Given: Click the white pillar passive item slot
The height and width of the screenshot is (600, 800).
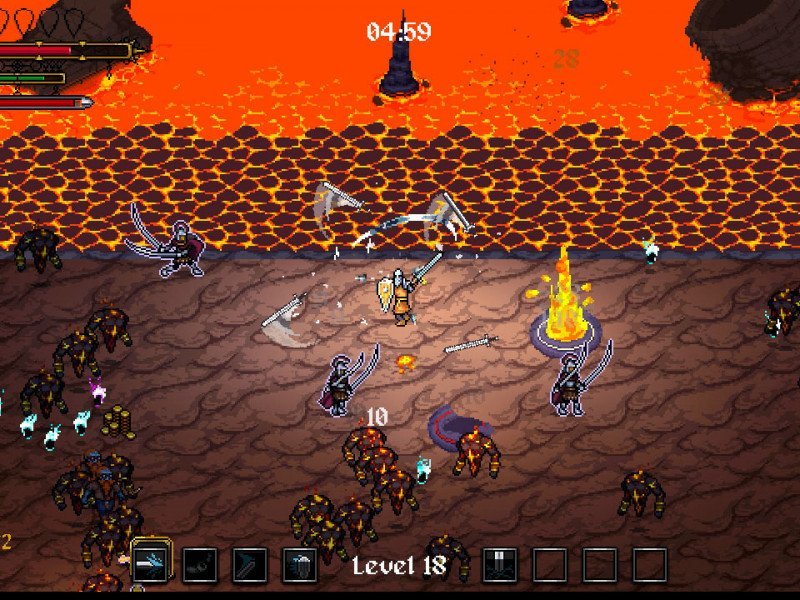Looking at the screenshot, I should (x=499, y=565).
